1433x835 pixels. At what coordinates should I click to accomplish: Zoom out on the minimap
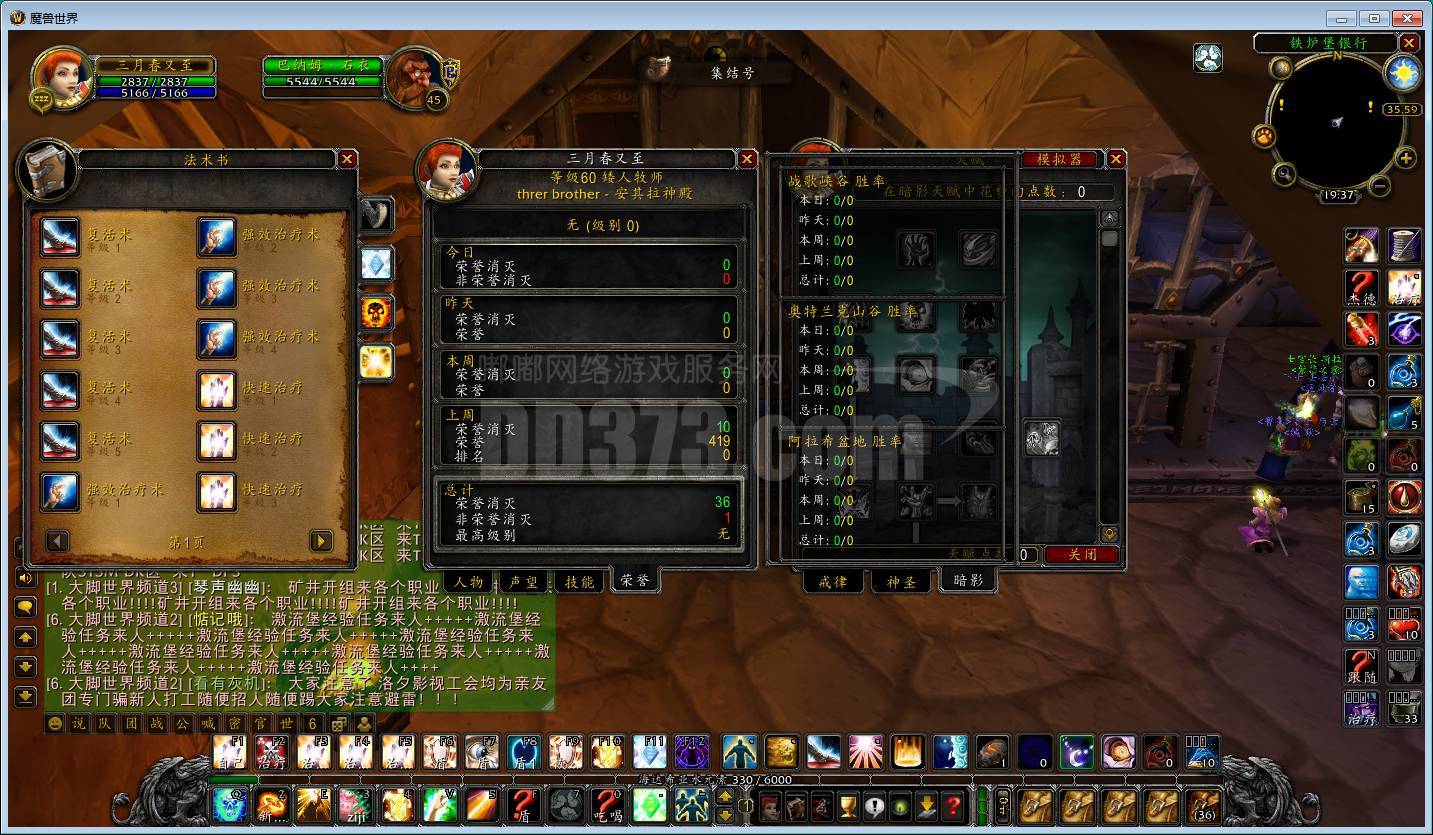1380,185
